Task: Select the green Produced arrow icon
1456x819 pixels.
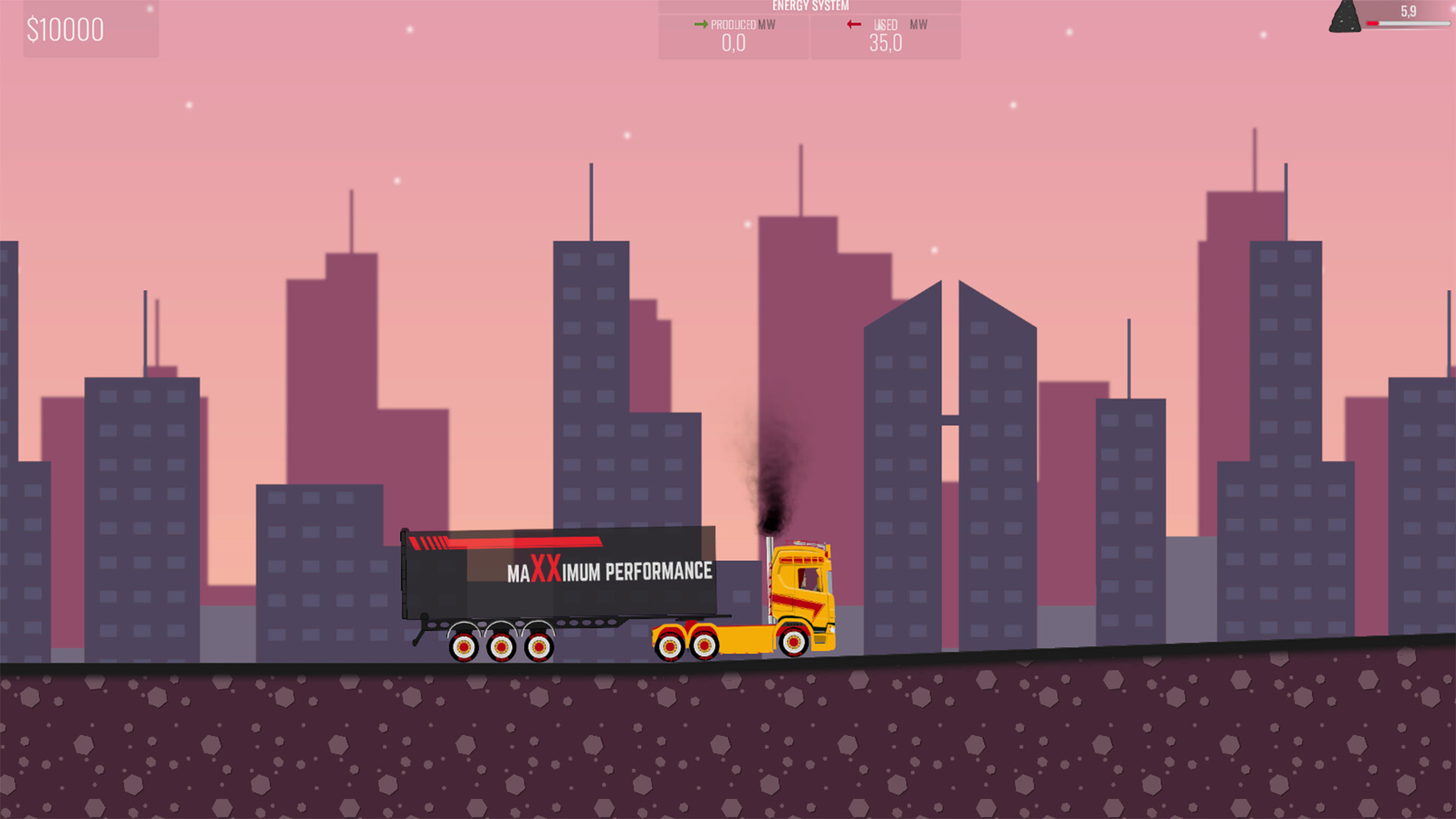Action: click(x=701, y=24)
